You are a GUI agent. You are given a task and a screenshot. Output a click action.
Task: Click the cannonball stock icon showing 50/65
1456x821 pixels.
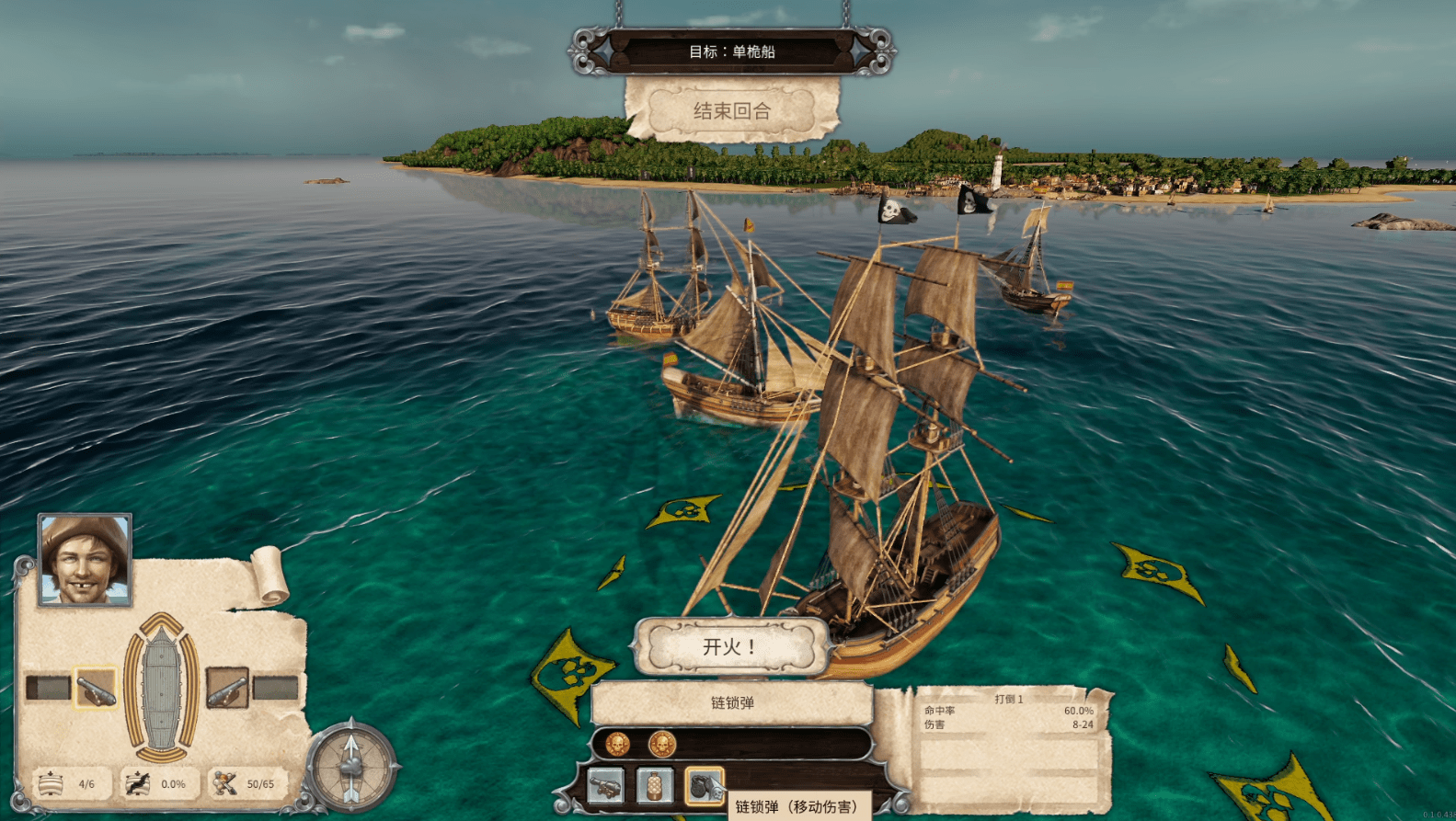[223, 784]
